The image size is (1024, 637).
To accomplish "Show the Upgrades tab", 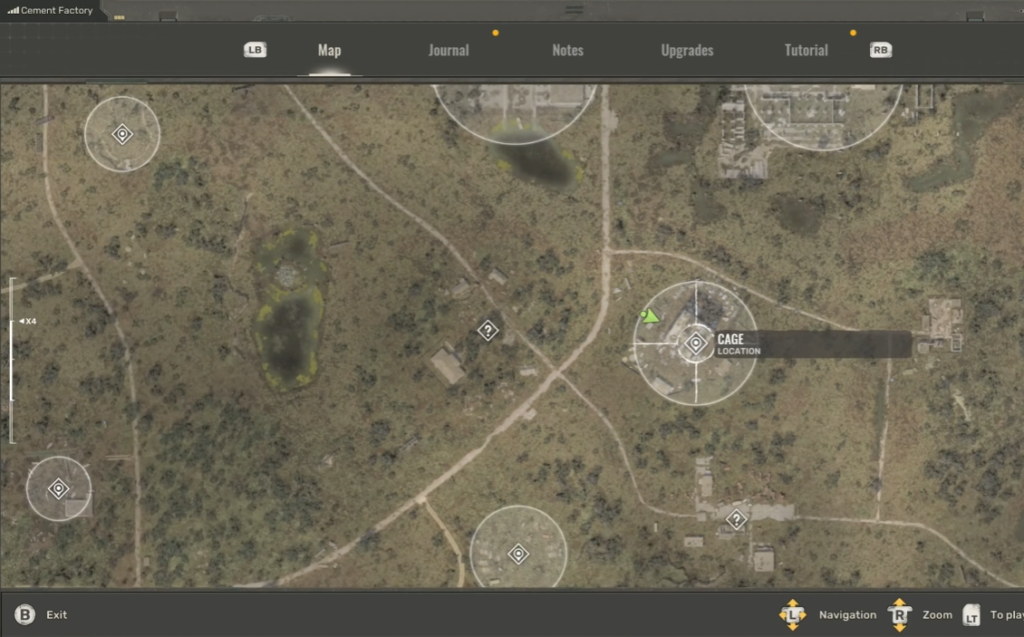I will coord(687,50).
